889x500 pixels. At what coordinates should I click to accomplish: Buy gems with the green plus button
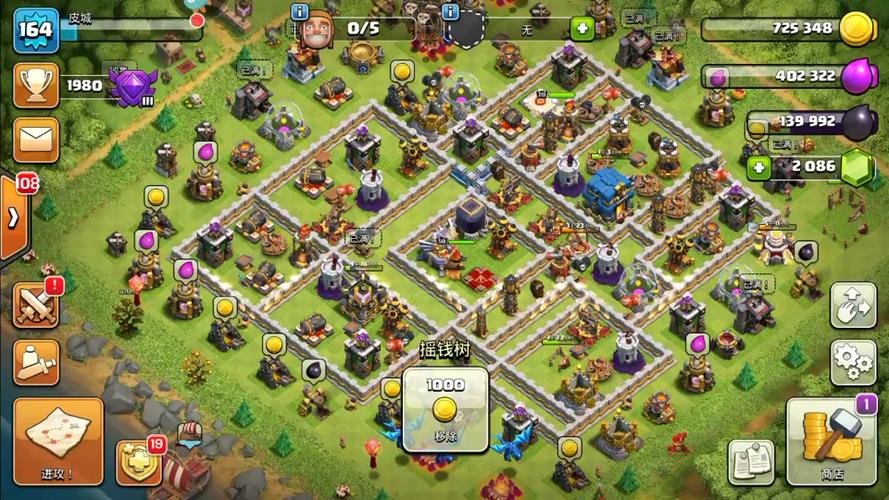point(759,167)
